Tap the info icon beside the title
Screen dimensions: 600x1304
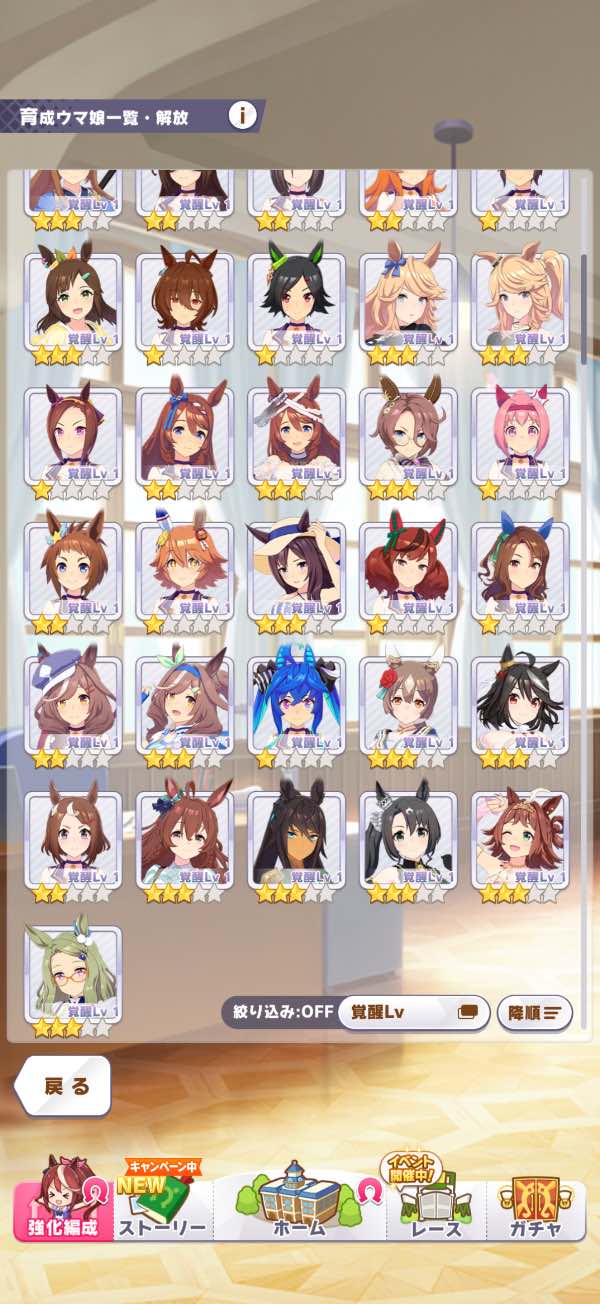242,116
